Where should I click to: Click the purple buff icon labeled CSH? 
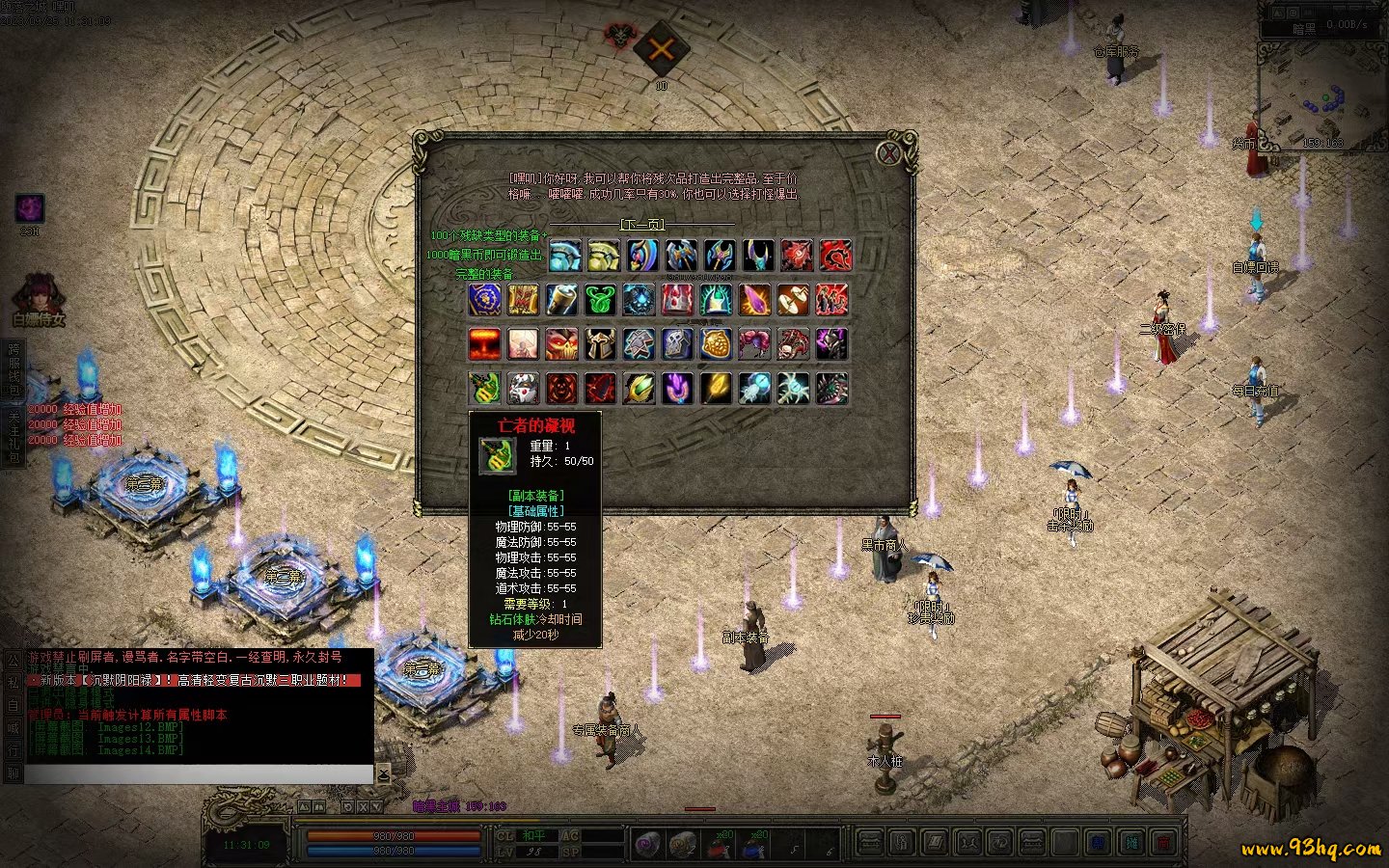coord(30,208)
